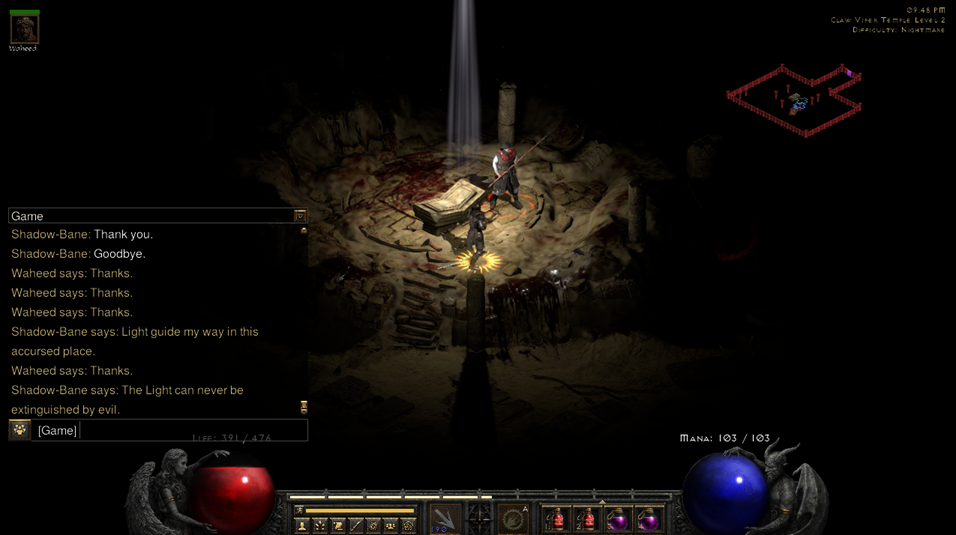Use the red healing potion in slot 2
This screenshot has height=535, width=956.
(587, 519)
